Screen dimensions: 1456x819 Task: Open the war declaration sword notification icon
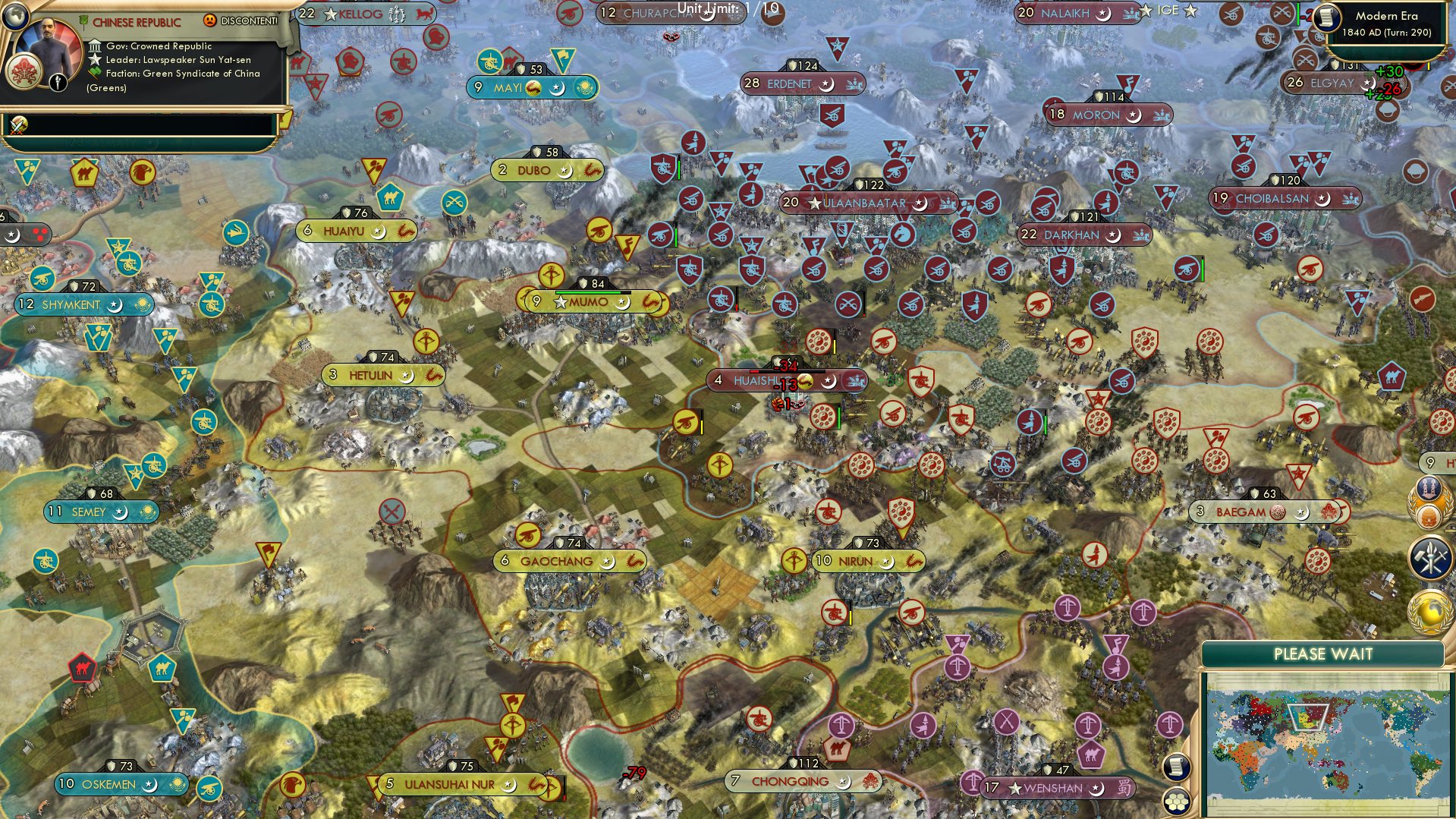(x=19, y=125)
